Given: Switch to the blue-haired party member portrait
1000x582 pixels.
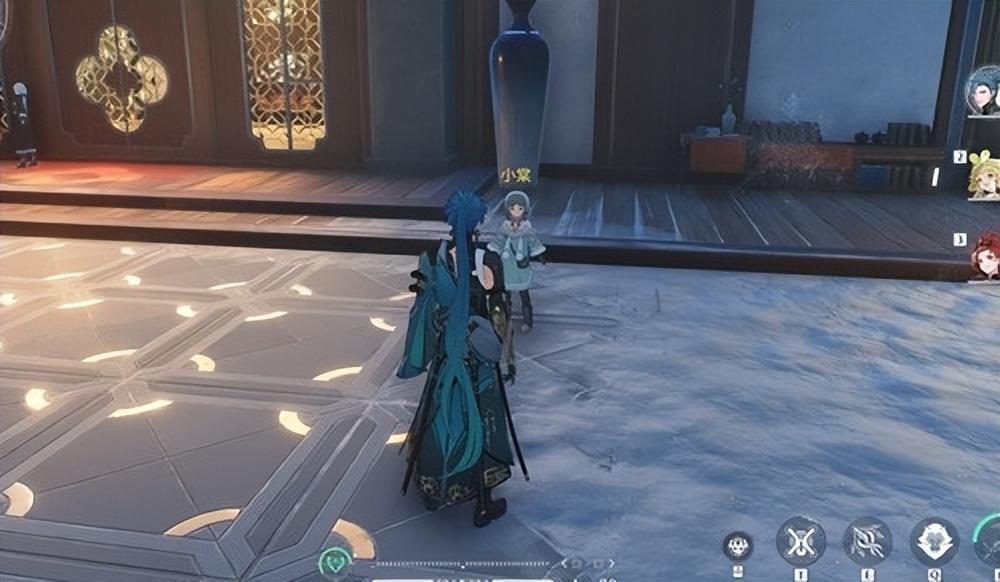Looking at the screenshot, I should pyautogui.click(x=984, y=92).
